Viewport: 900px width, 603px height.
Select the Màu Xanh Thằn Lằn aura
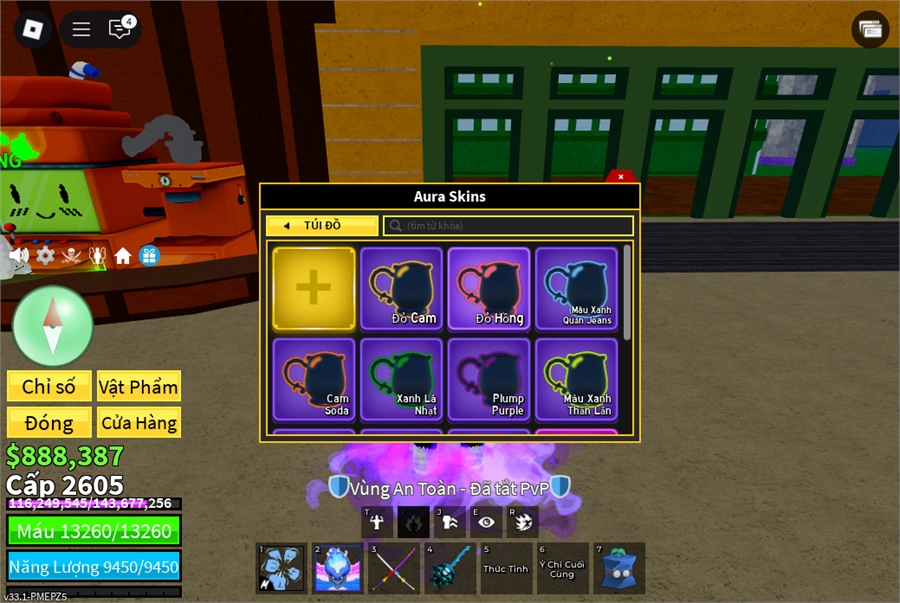577,379
